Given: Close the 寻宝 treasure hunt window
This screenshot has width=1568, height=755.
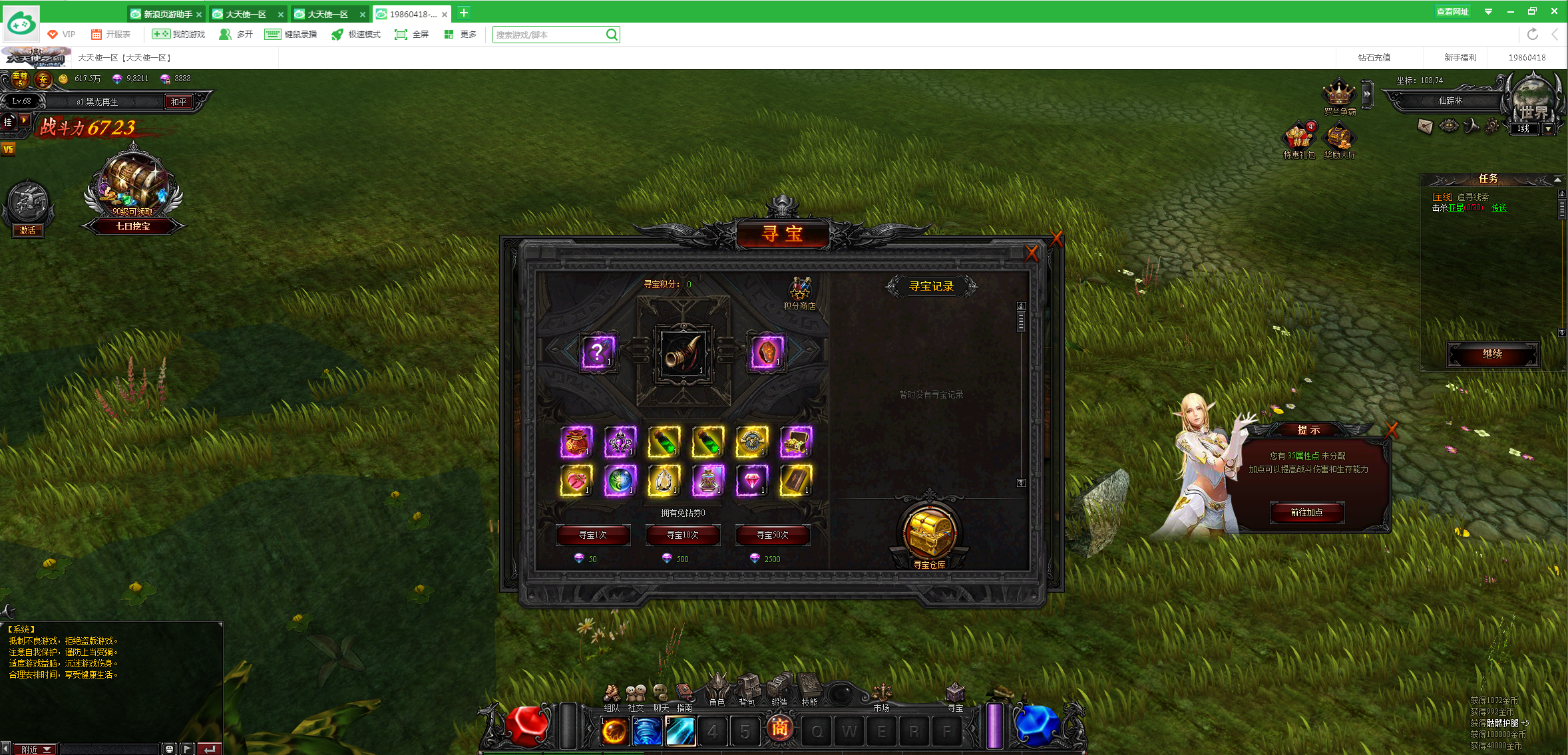Looking at the screenshot, I should (x=1032, y=253).
